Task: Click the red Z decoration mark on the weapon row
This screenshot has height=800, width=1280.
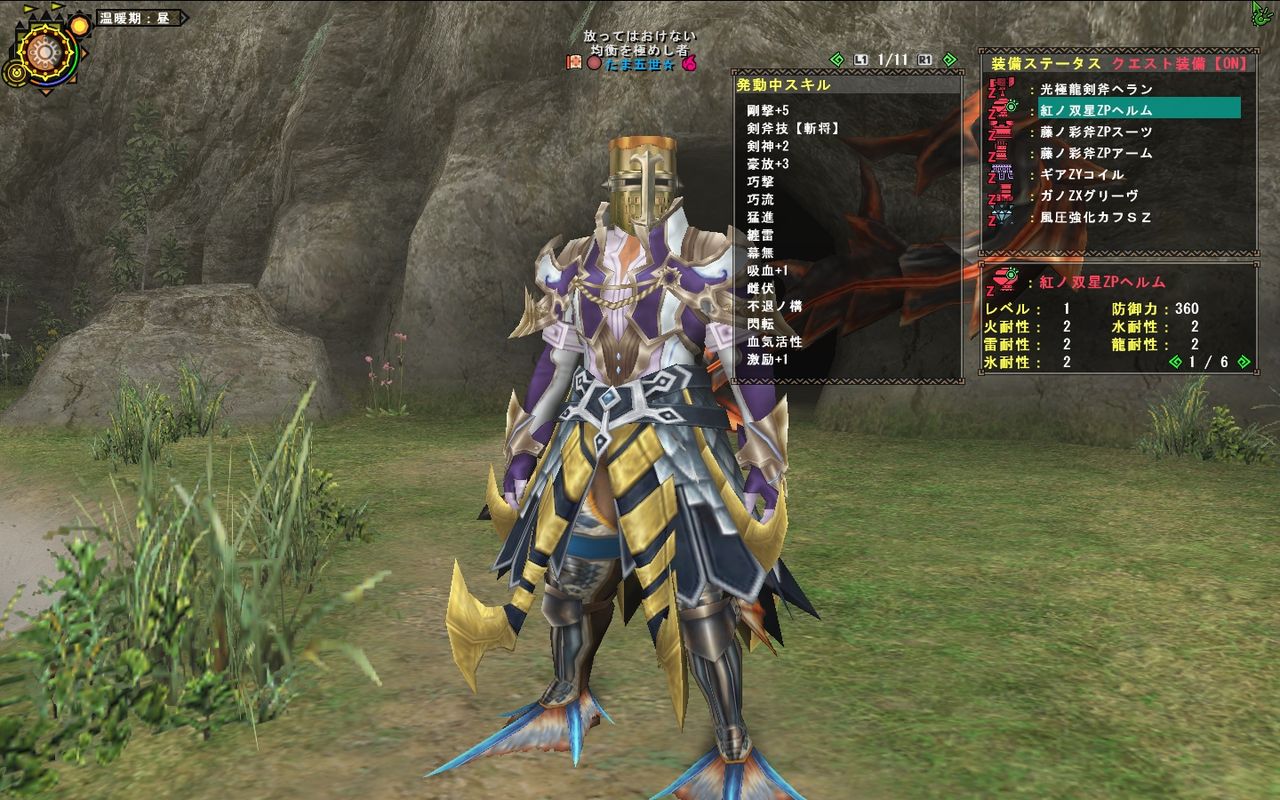Action: tap(992, 91)
